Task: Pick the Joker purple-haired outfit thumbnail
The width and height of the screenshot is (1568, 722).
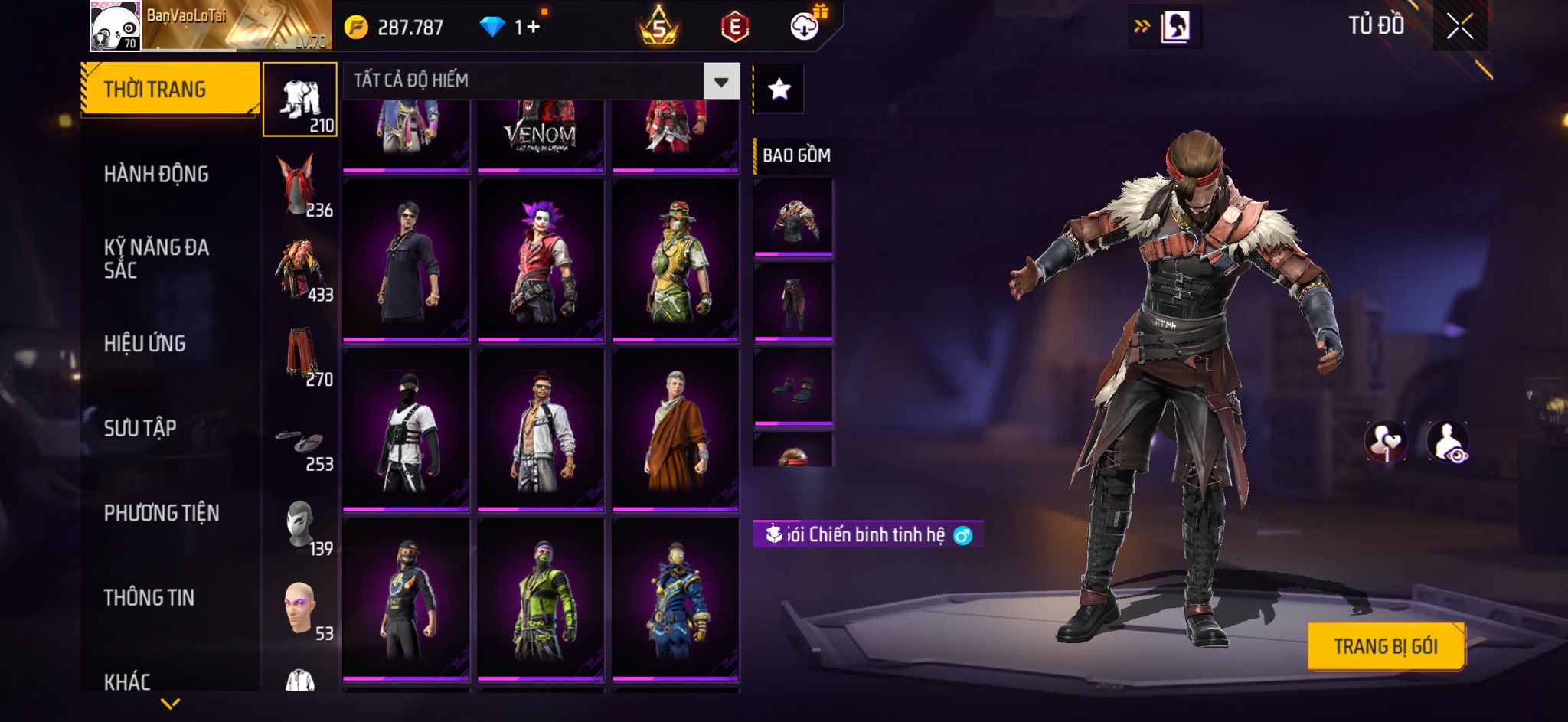Action: [541, 260]
